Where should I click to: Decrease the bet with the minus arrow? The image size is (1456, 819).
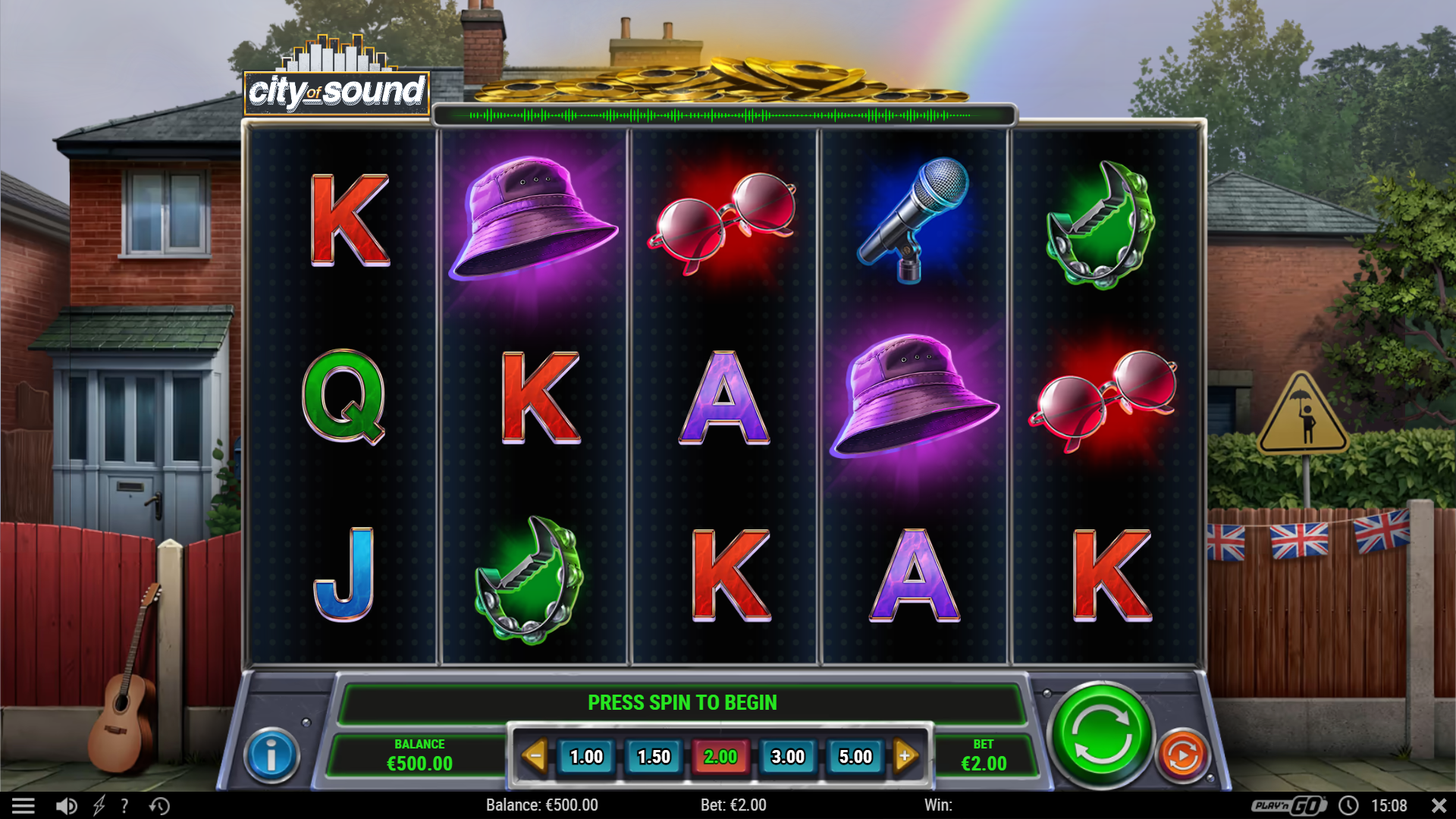pyautogui.click(x=535, y=756)
